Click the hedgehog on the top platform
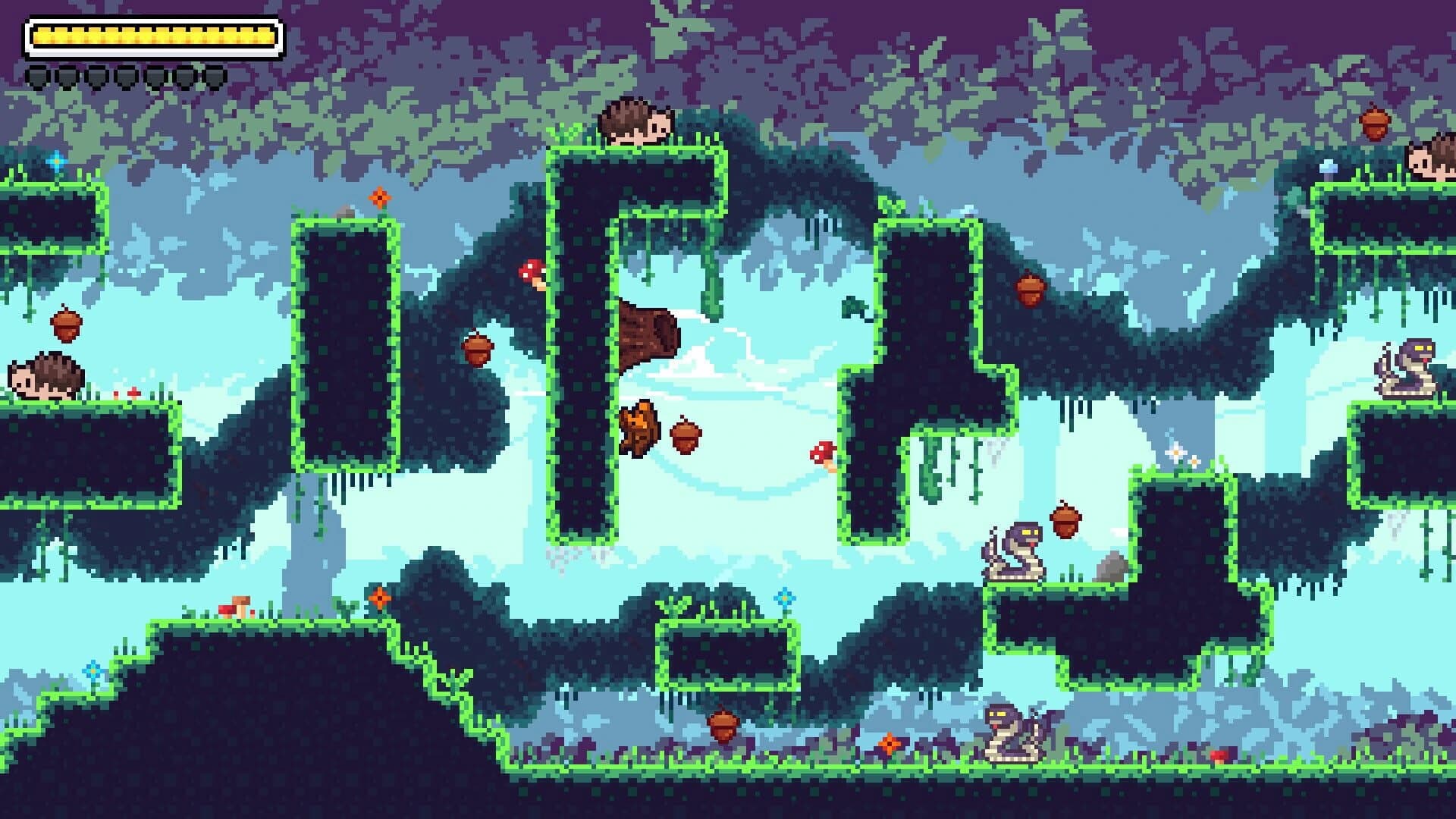 pyautogui.click(x=637, y=121)
